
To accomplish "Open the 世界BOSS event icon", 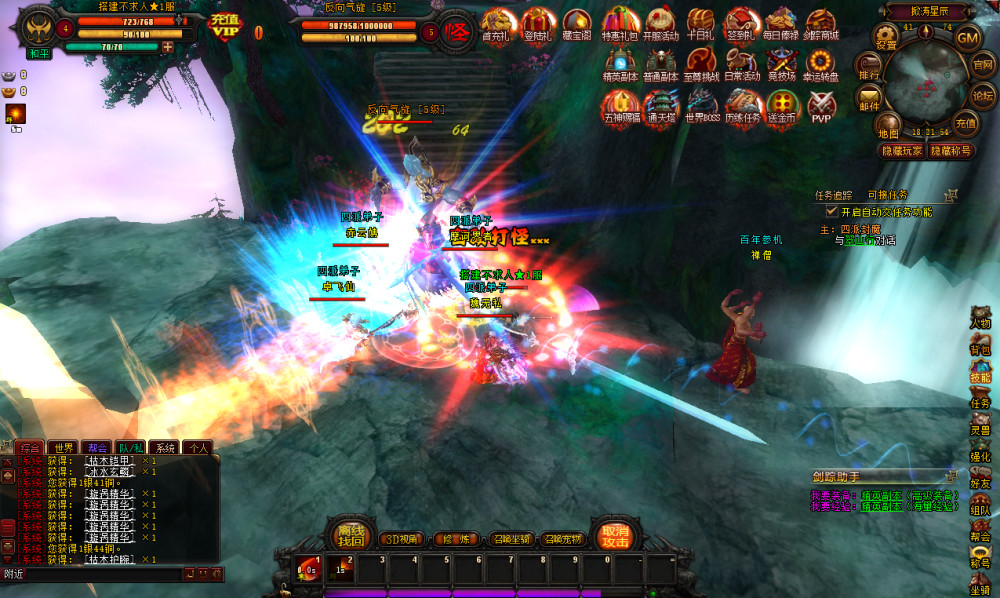I will 702,106.
